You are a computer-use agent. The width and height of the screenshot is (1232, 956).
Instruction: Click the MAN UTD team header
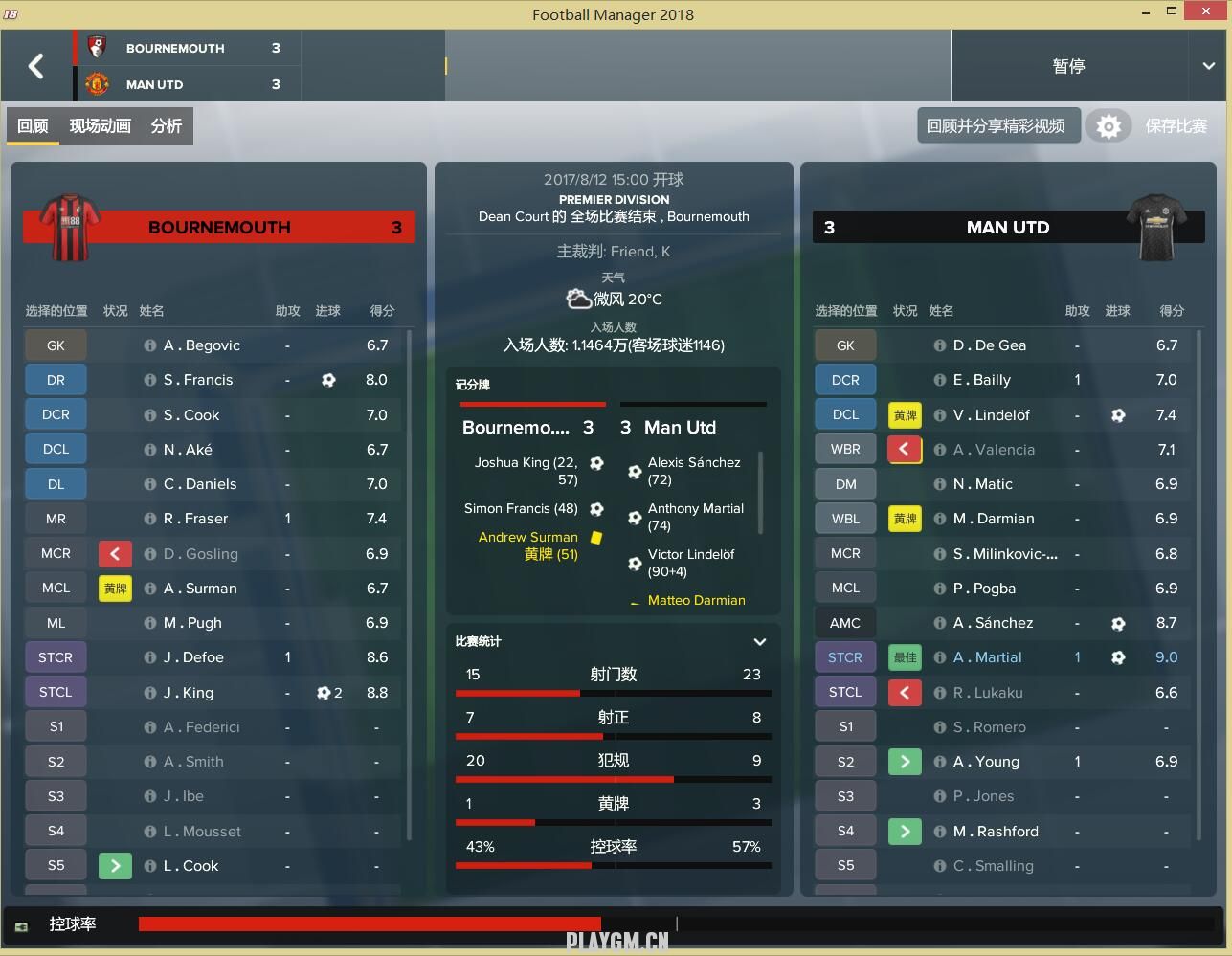[x=1007, y=228]
